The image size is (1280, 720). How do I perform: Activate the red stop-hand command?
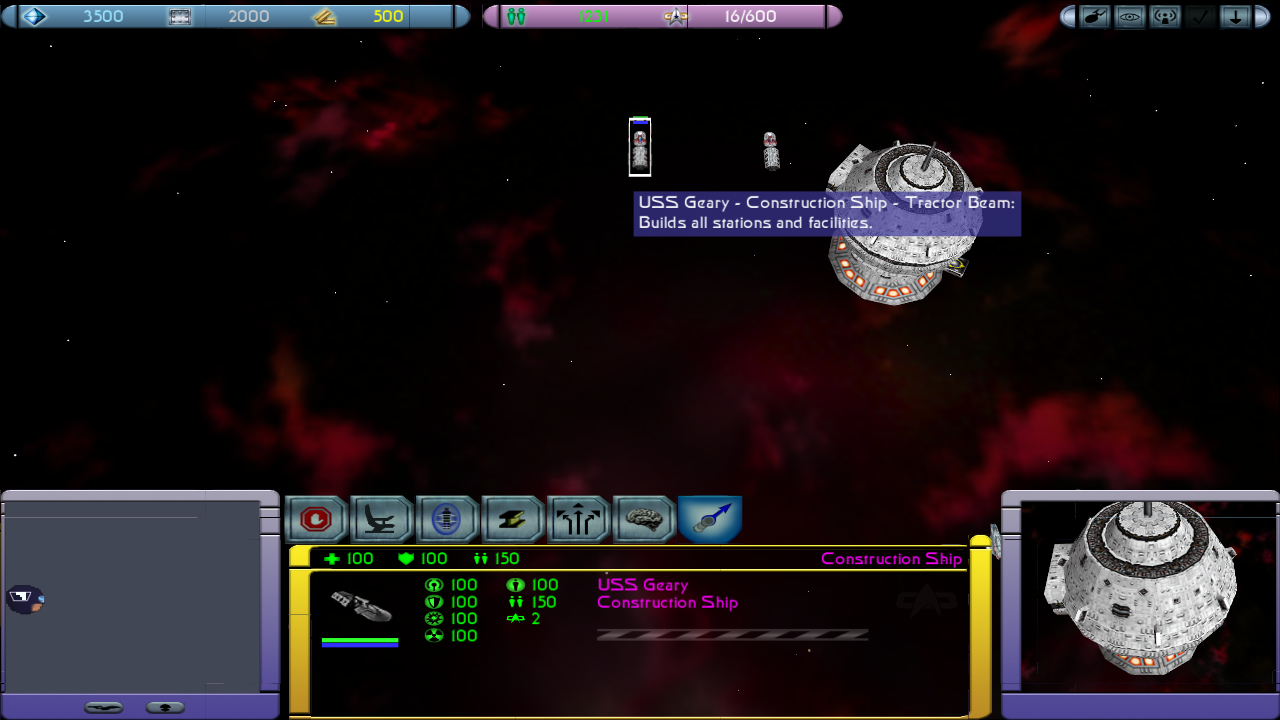[x=316, y=520]
